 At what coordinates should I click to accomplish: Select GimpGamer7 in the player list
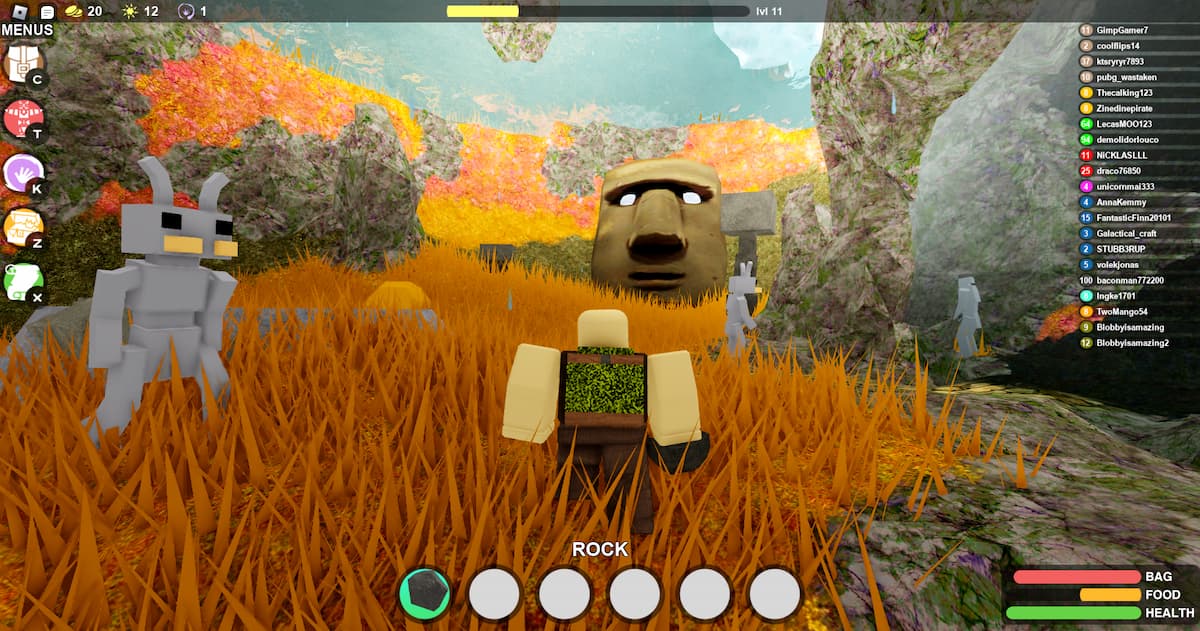pyautogui.click(x=1121, y=31)
